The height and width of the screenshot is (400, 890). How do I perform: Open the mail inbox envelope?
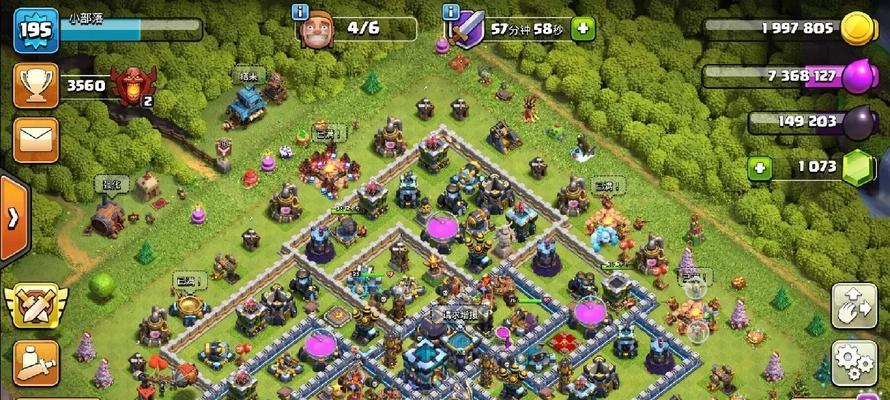point(36,138)
